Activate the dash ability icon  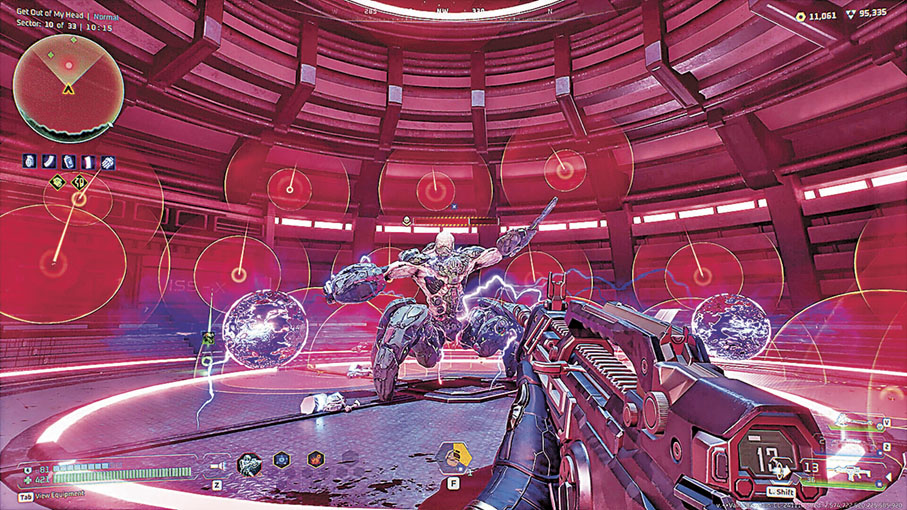coord(782,468)
